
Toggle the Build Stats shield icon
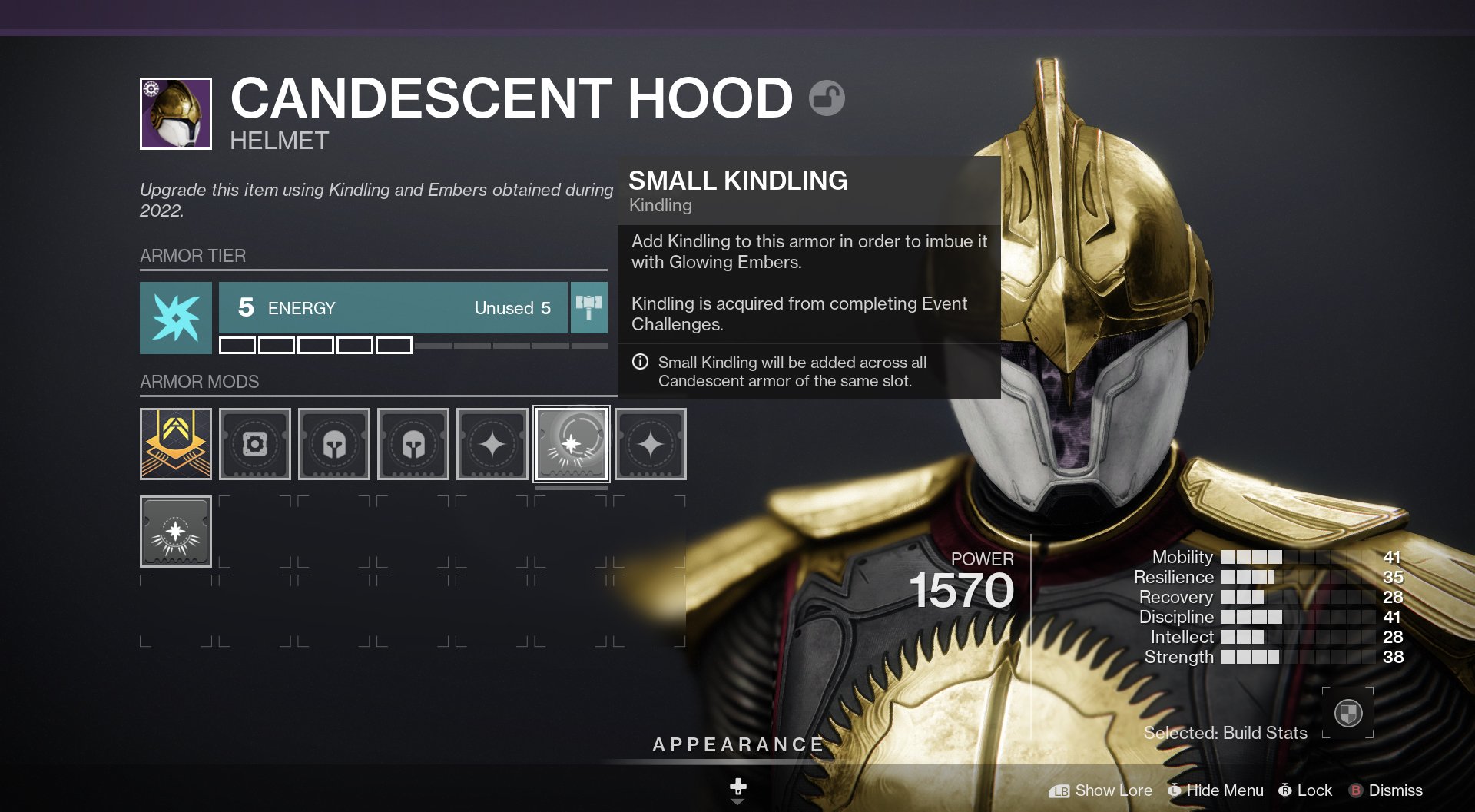coord(1347,713)
